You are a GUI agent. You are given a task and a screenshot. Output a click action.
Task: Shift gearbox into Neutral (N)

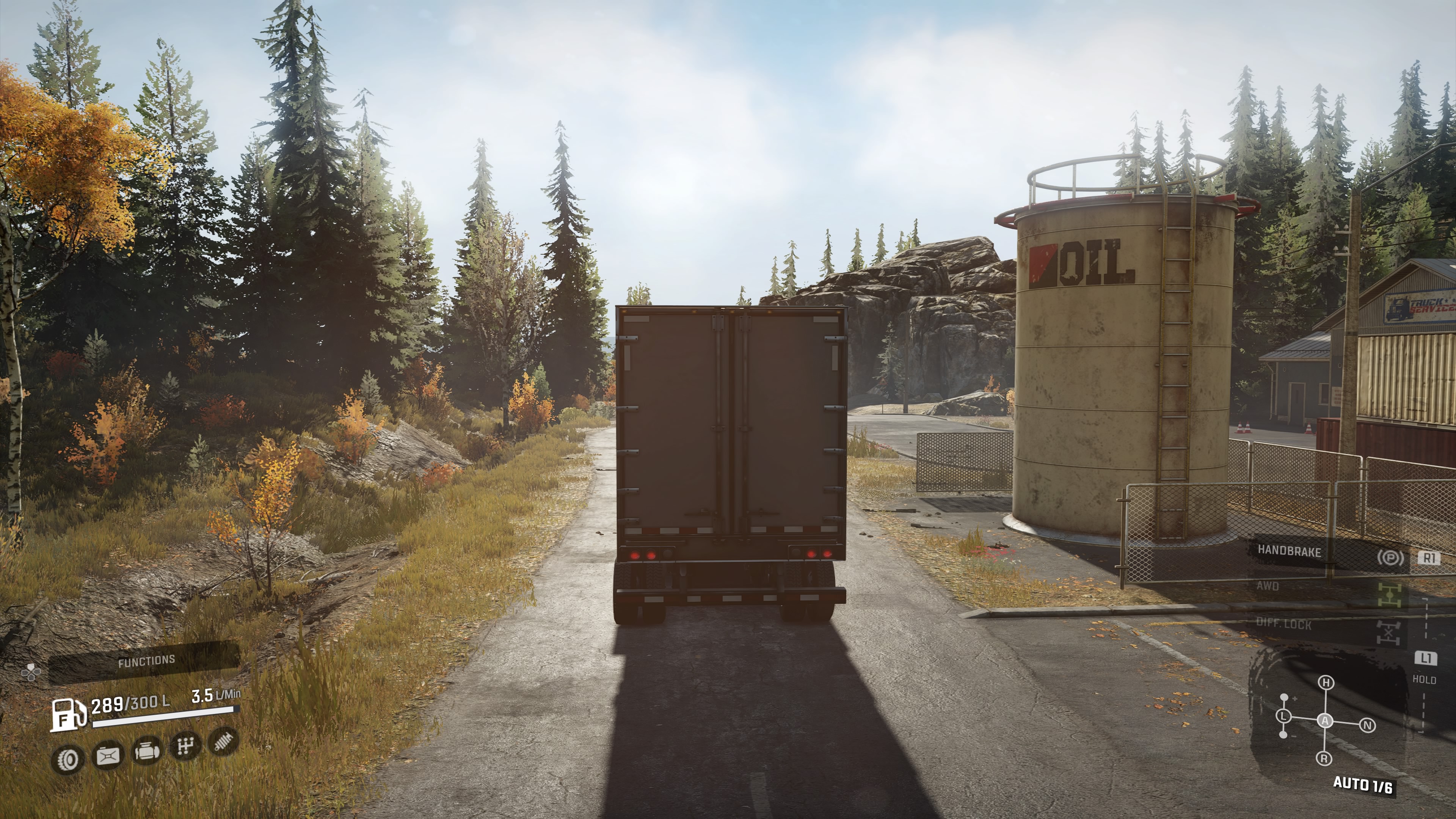(1368, 725)
